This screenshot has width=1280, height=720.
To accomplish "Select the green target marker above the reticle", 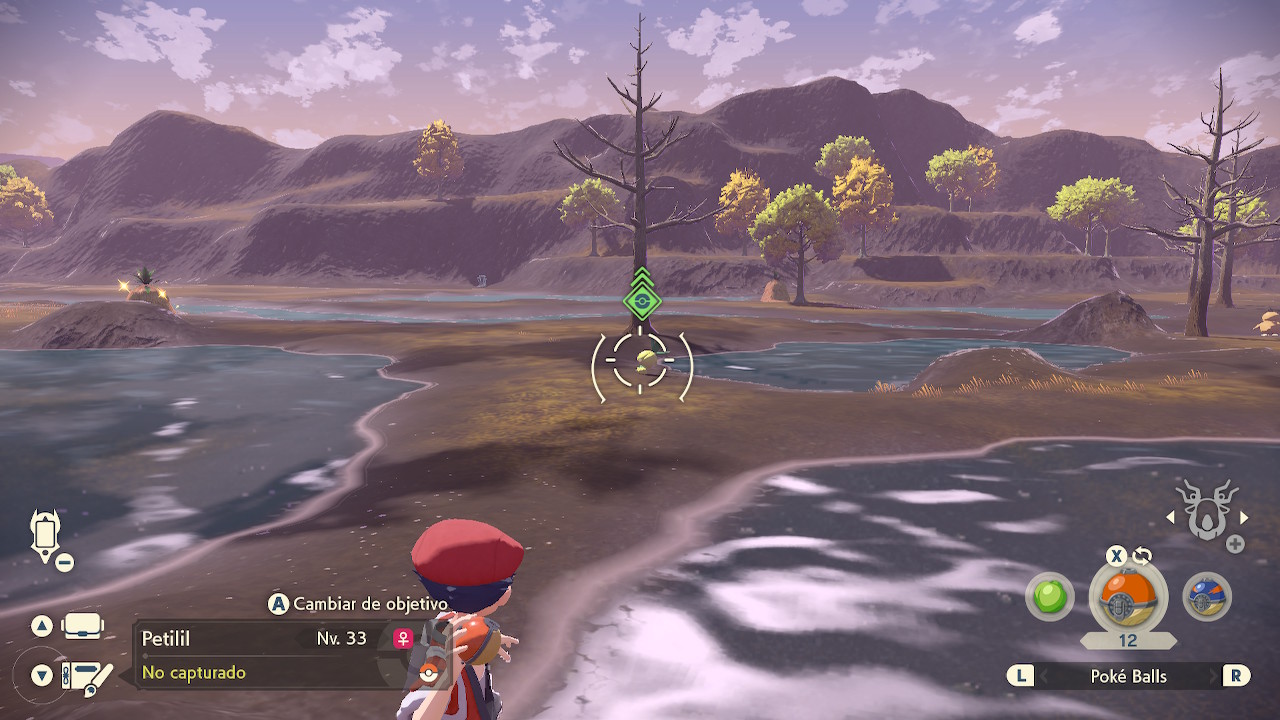I will coord(641,299).
